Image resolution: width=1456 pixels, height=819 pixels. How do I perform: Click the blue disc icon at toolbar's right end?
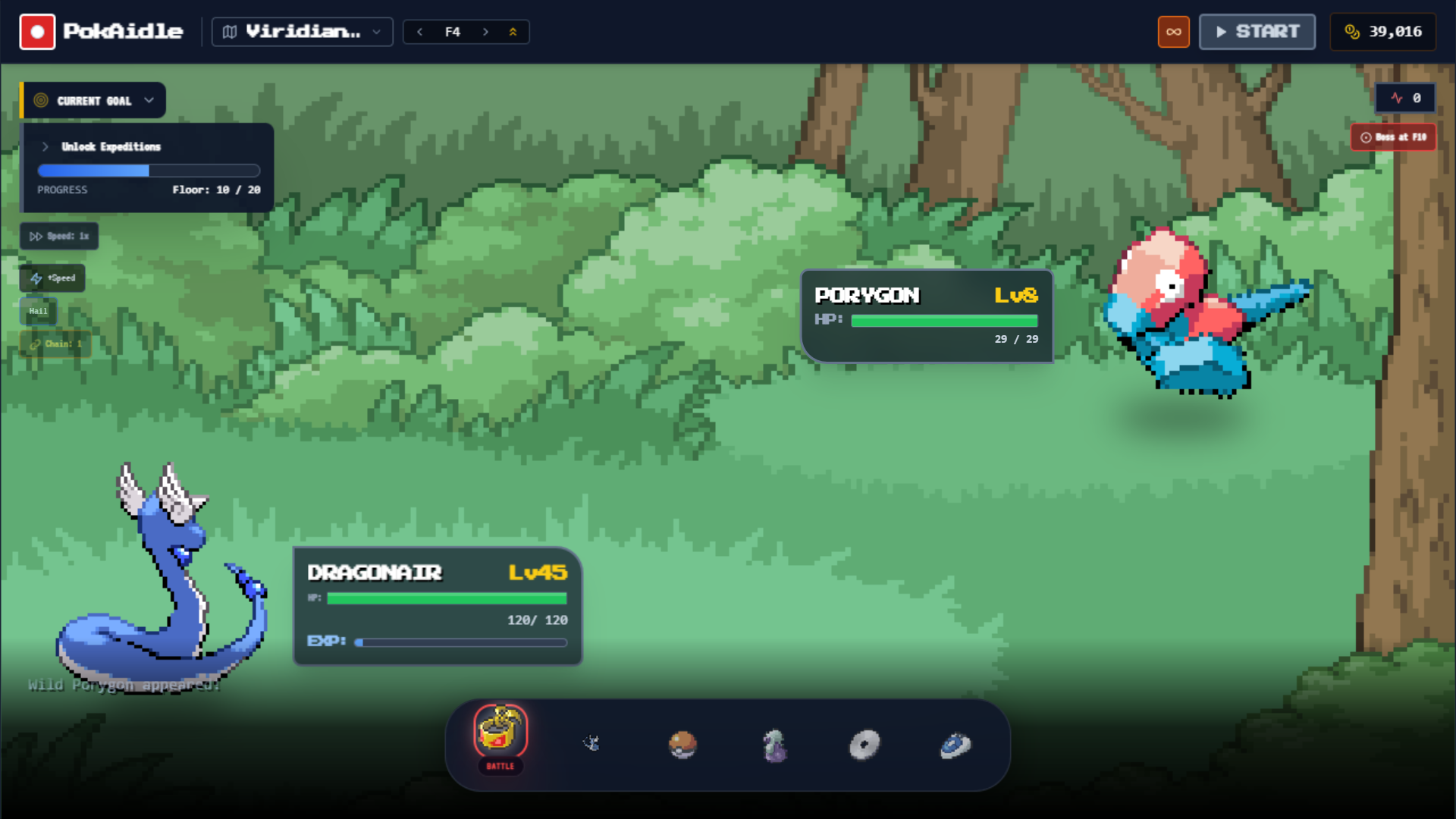(955, 745)
